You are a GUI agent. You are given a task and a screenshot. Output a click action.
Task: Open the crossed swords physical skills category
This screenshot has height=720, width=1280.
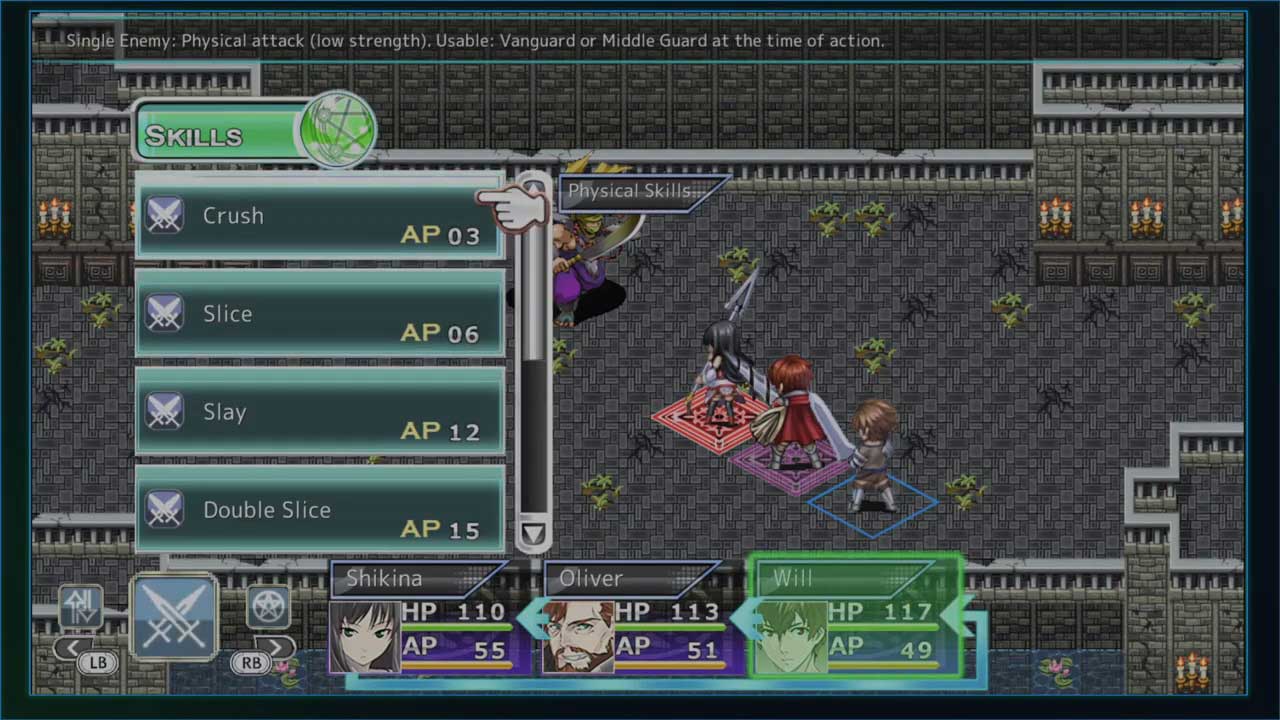pyautogui.click(x=174, y=617)
